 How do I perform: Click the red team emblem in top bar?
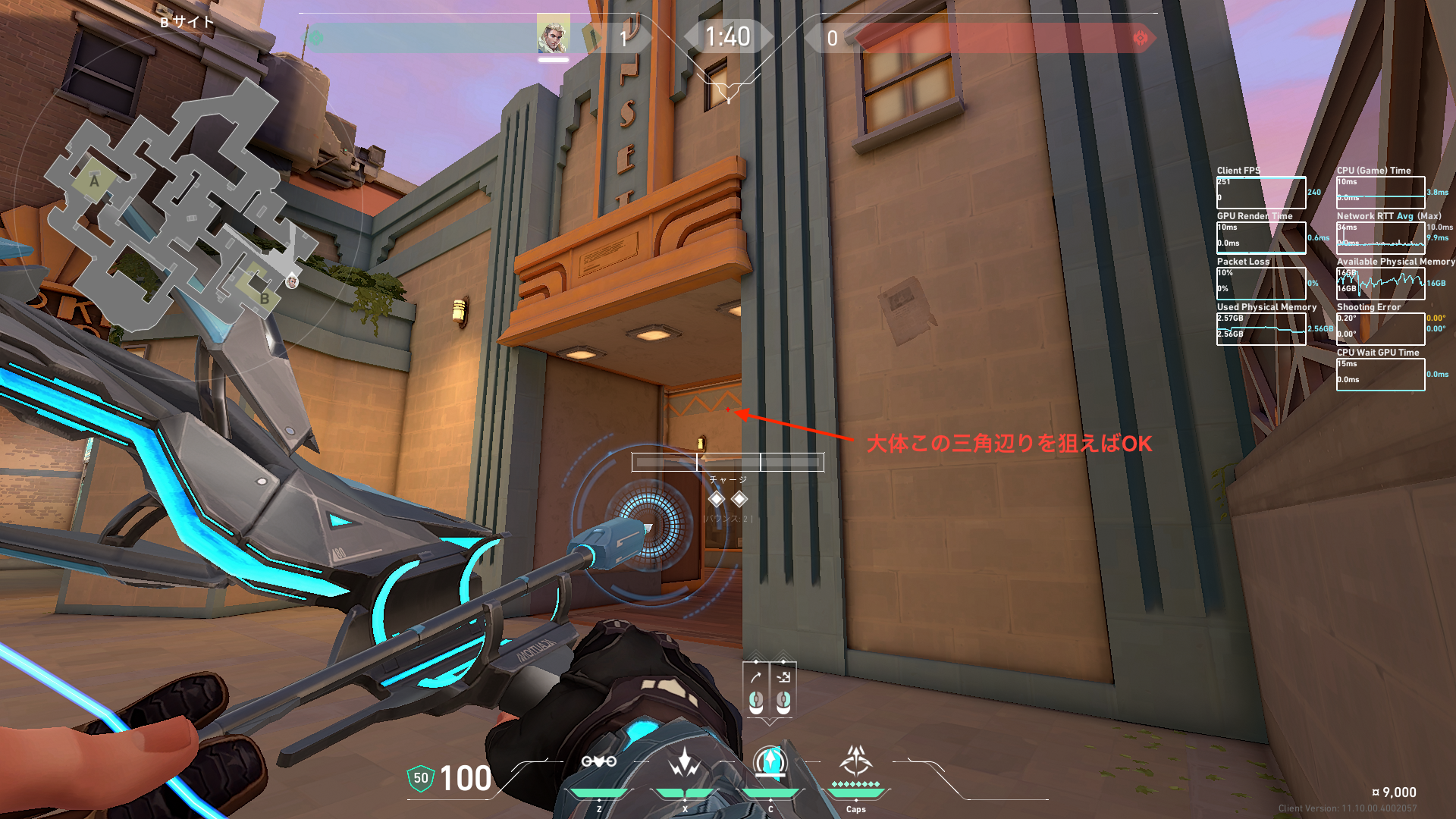point(1140,38)
